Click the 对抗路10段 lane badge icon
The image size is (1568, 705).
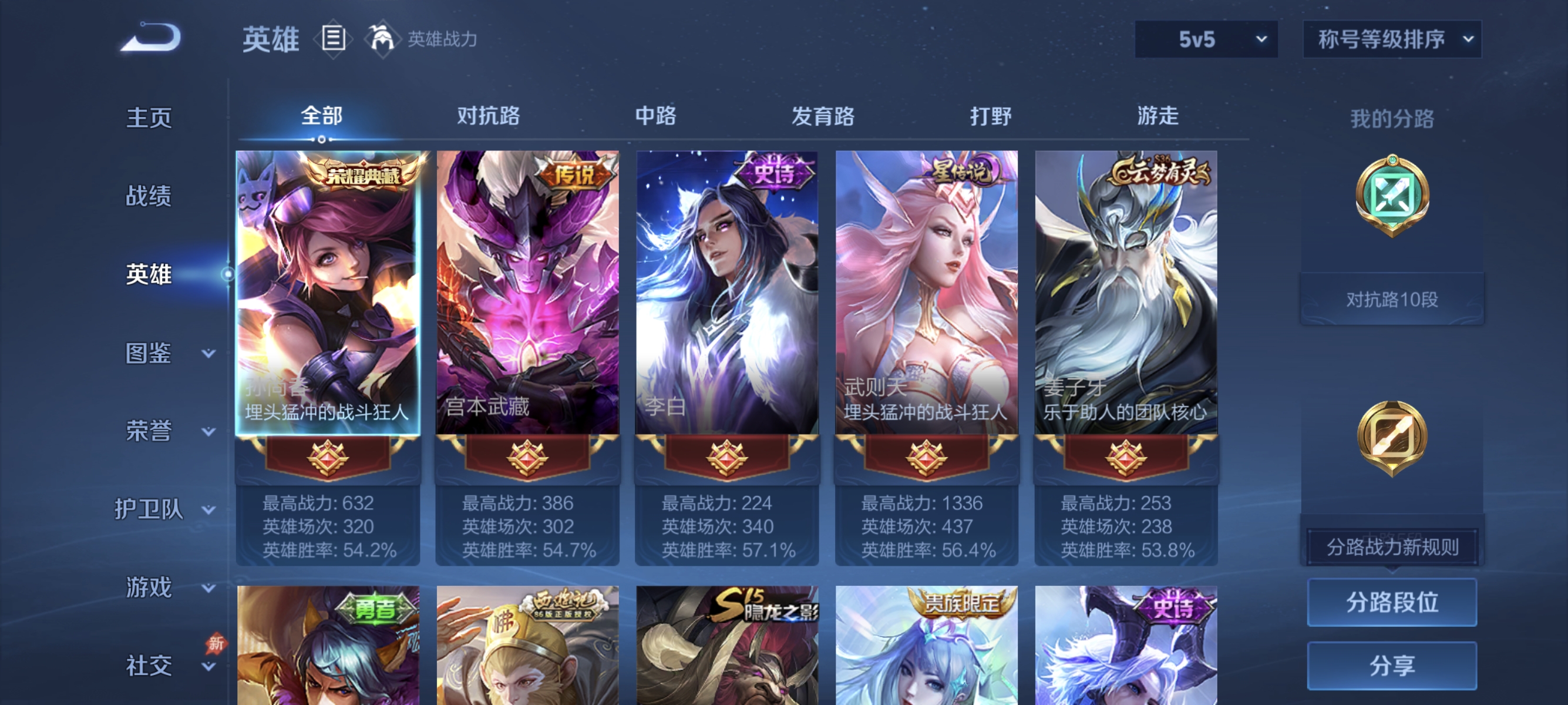[x=1394, y=298]
